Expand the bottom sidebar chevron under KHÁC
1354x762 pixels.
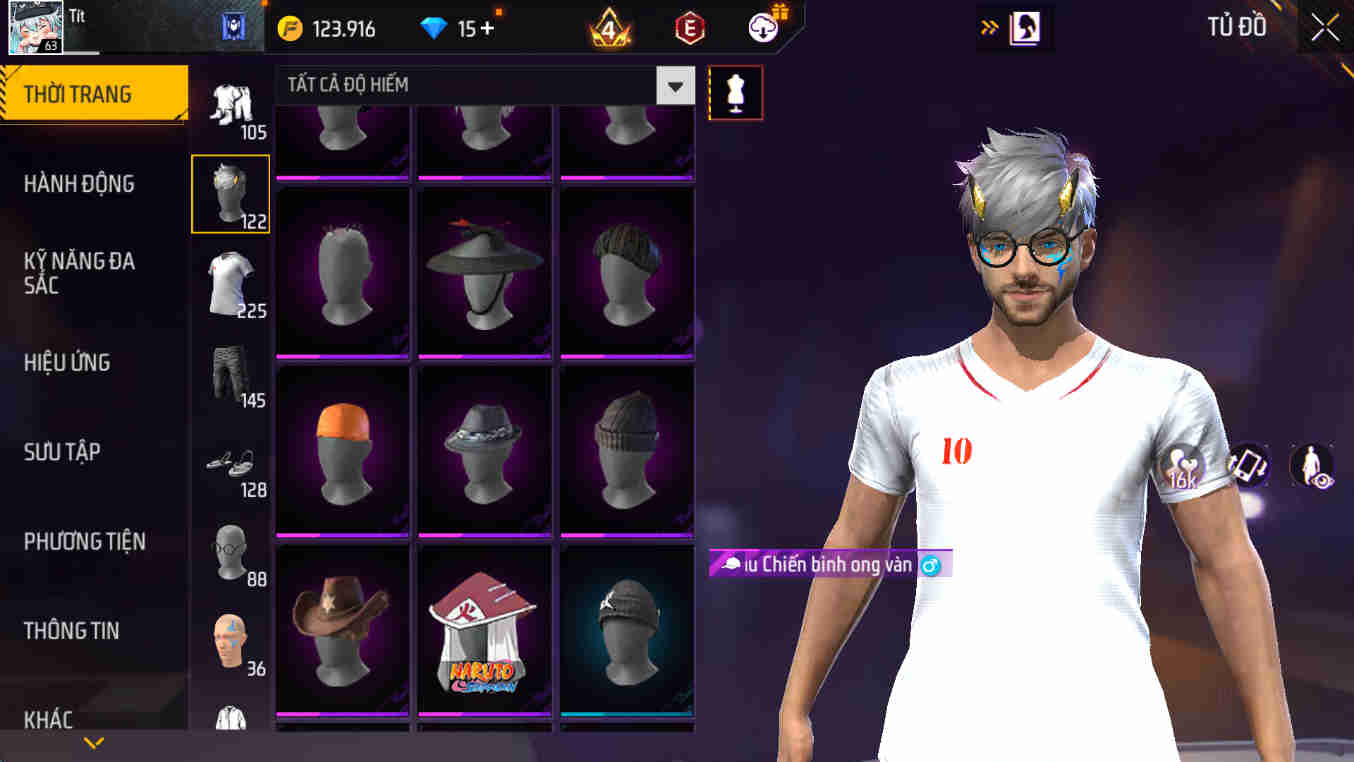(95, 744)
